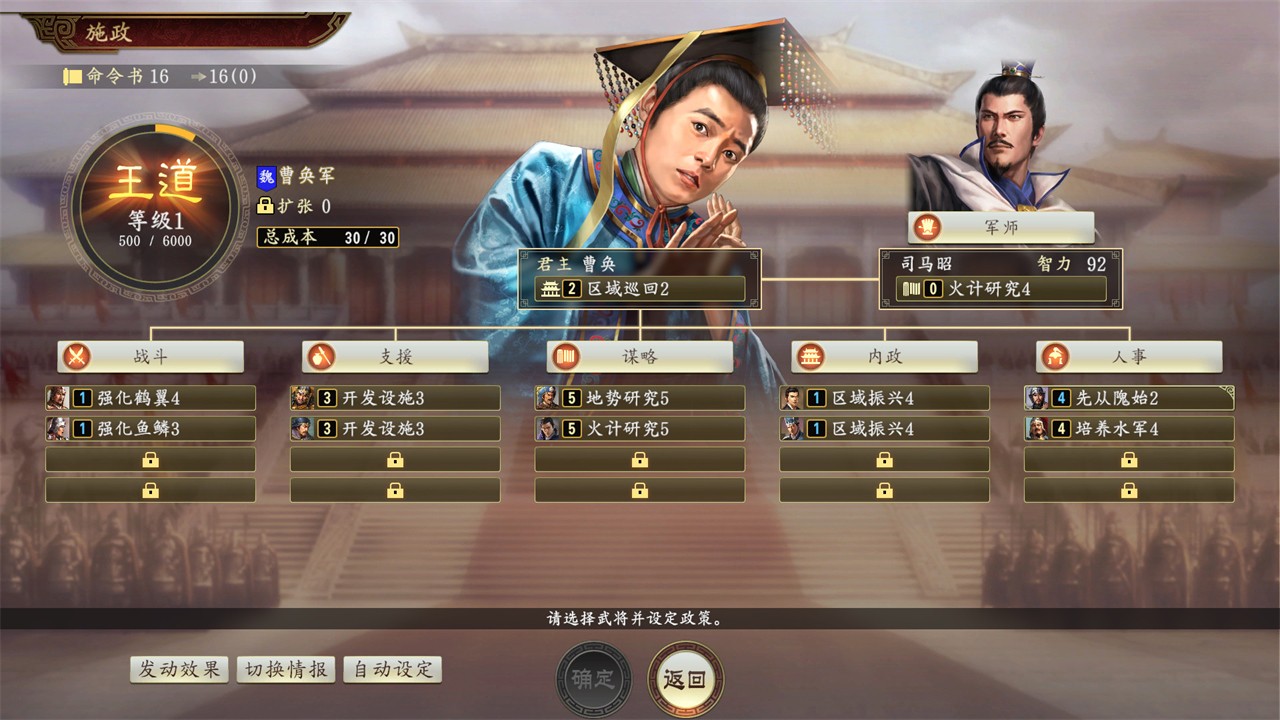Select the 支援 category header
The image size is (1280, 720).
tap(395, 357)
